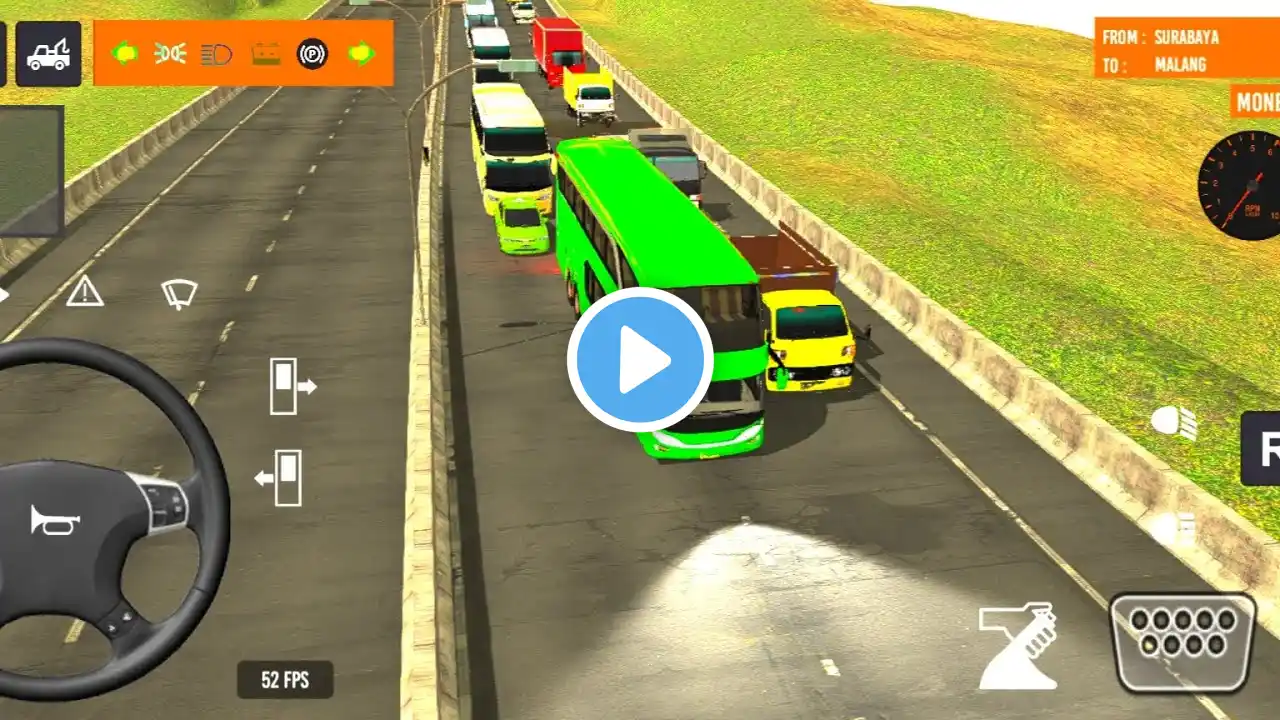Open the right-side door control
The width and height of the screenshot is (1280, 720).
point(291,386)
